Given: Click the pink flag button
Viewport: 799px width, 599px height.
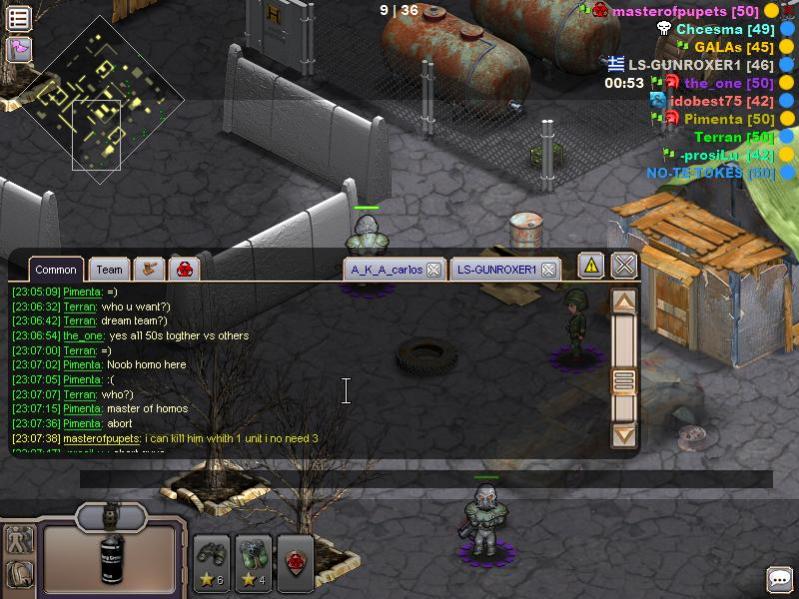Looking at the screenshot, I should tap(19, 48).
